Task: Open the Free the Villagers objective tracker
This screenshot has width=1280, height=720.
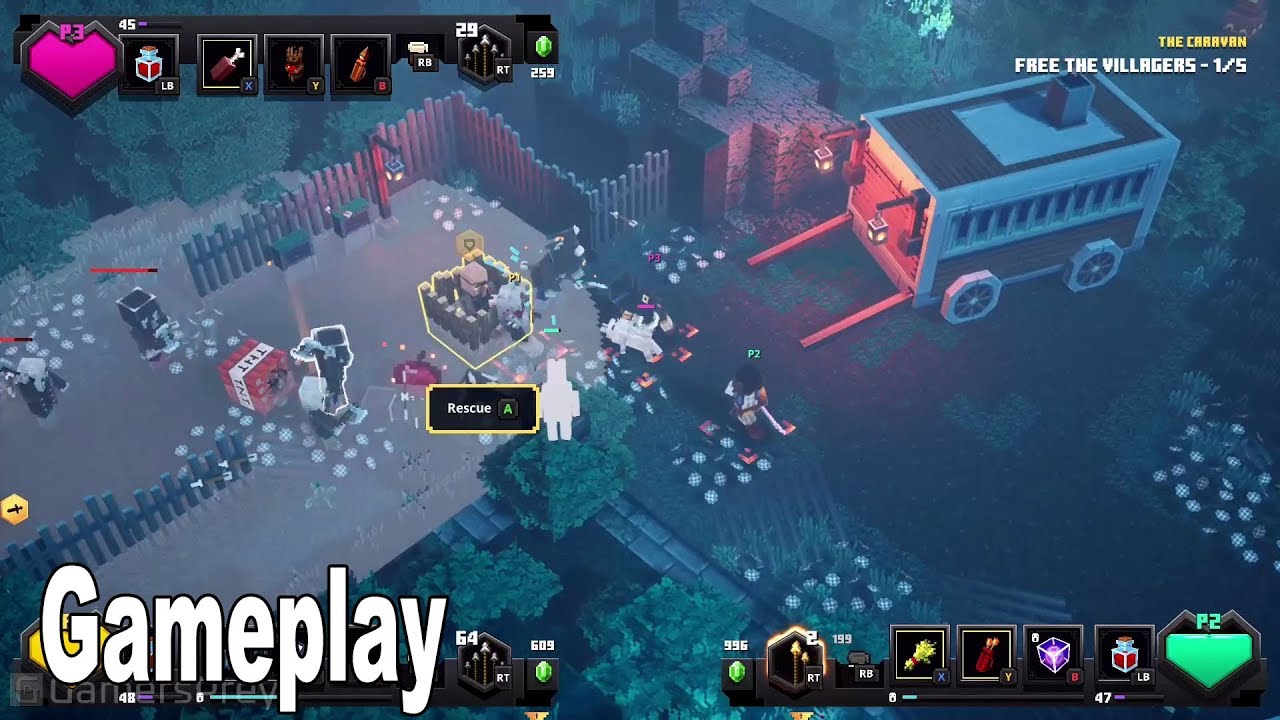Action: (x=1130, y=66)
